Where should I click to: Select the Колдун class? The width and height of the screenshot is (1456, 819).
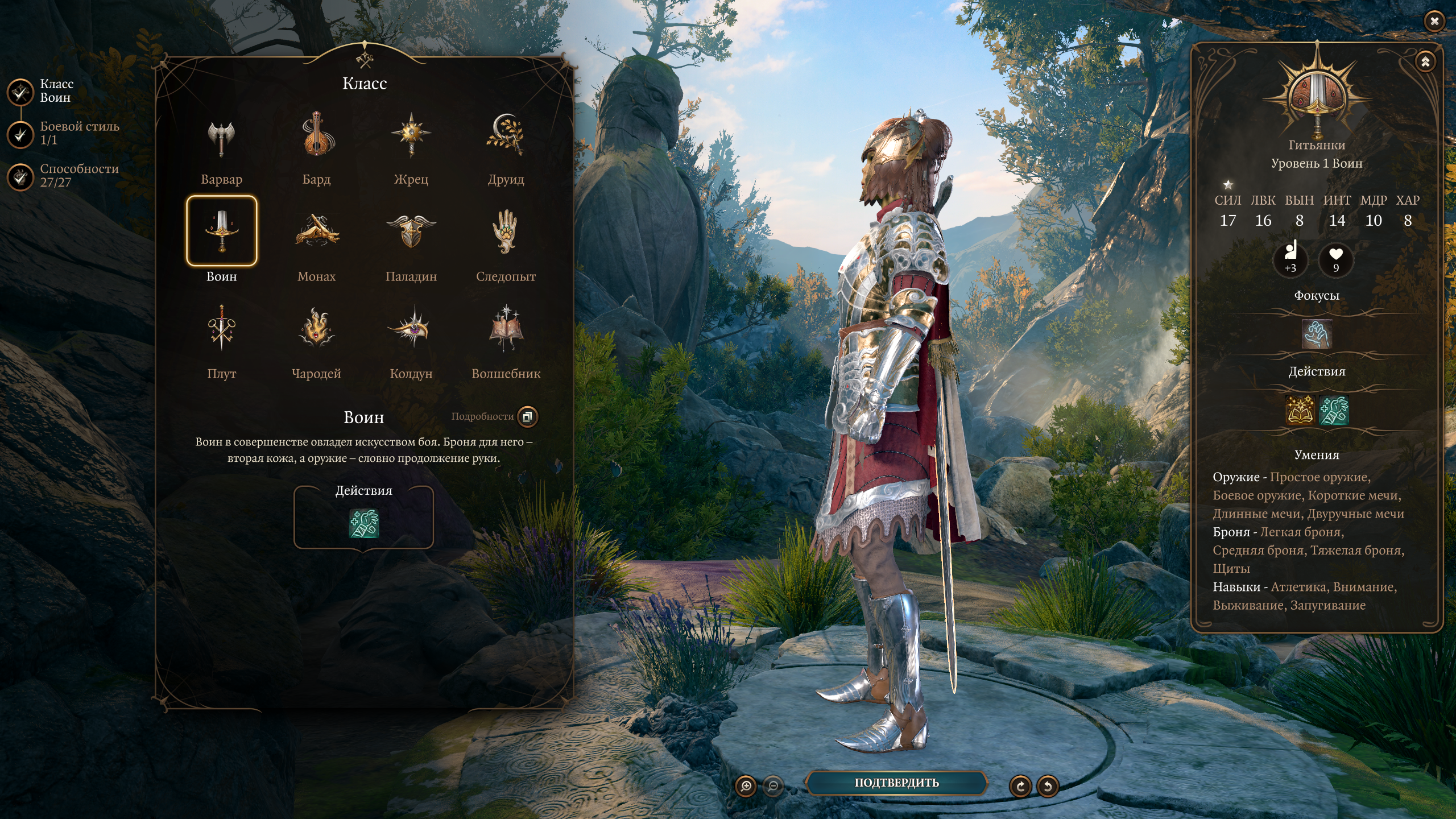pos(411,328)
